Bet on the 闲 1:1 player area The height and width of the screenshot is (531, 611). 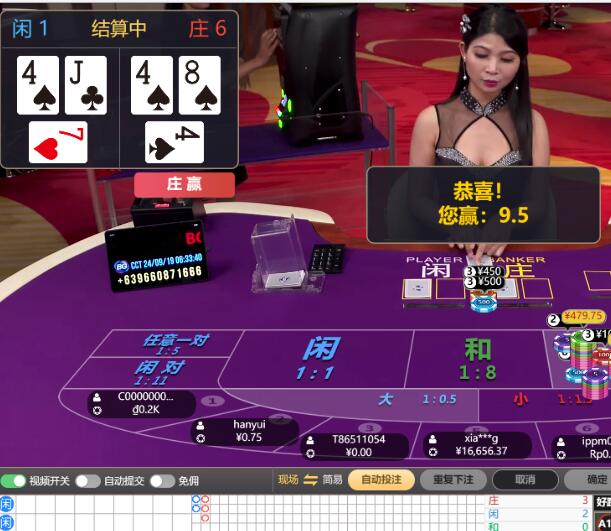[x=320, y=358]
